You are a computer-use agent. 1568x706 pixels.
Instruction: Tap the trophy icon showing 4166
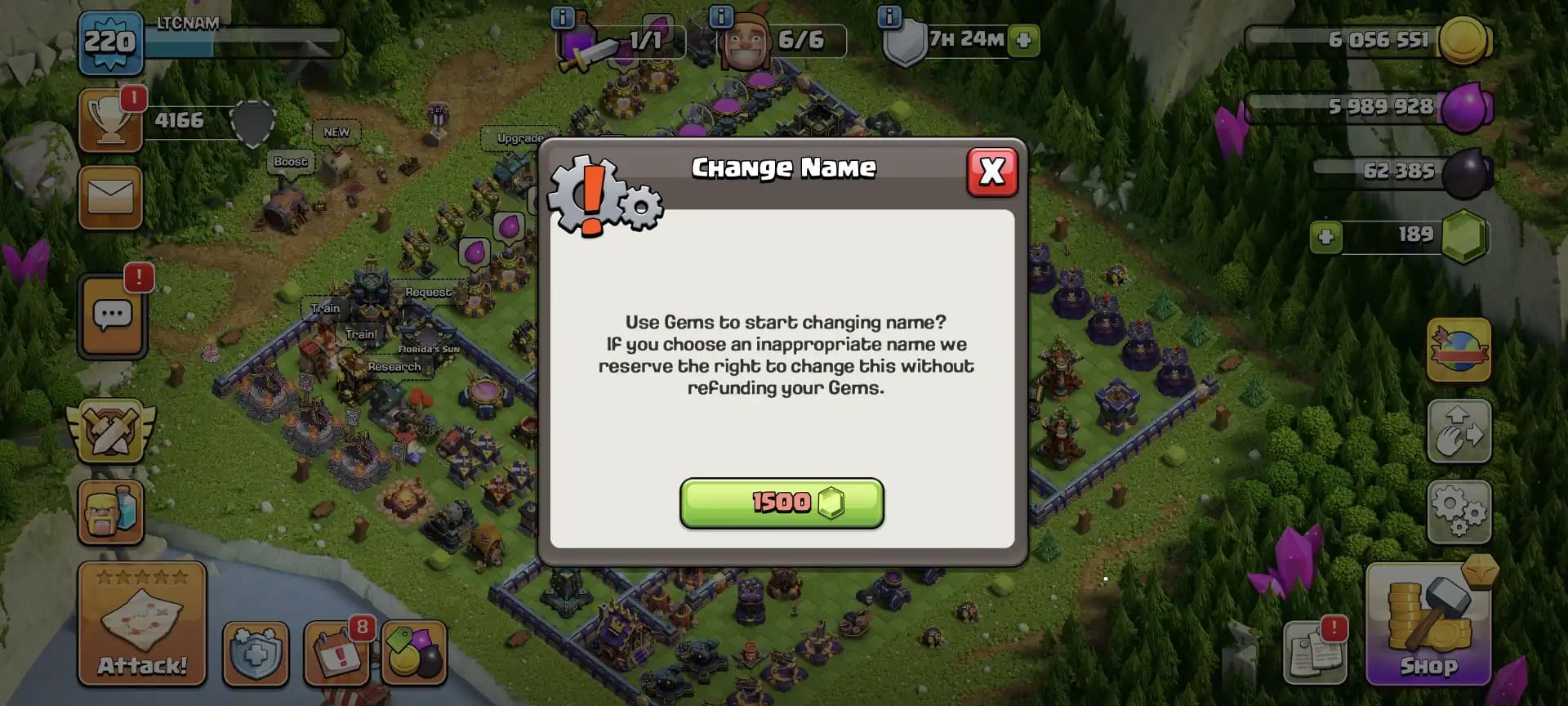(110, 121)
